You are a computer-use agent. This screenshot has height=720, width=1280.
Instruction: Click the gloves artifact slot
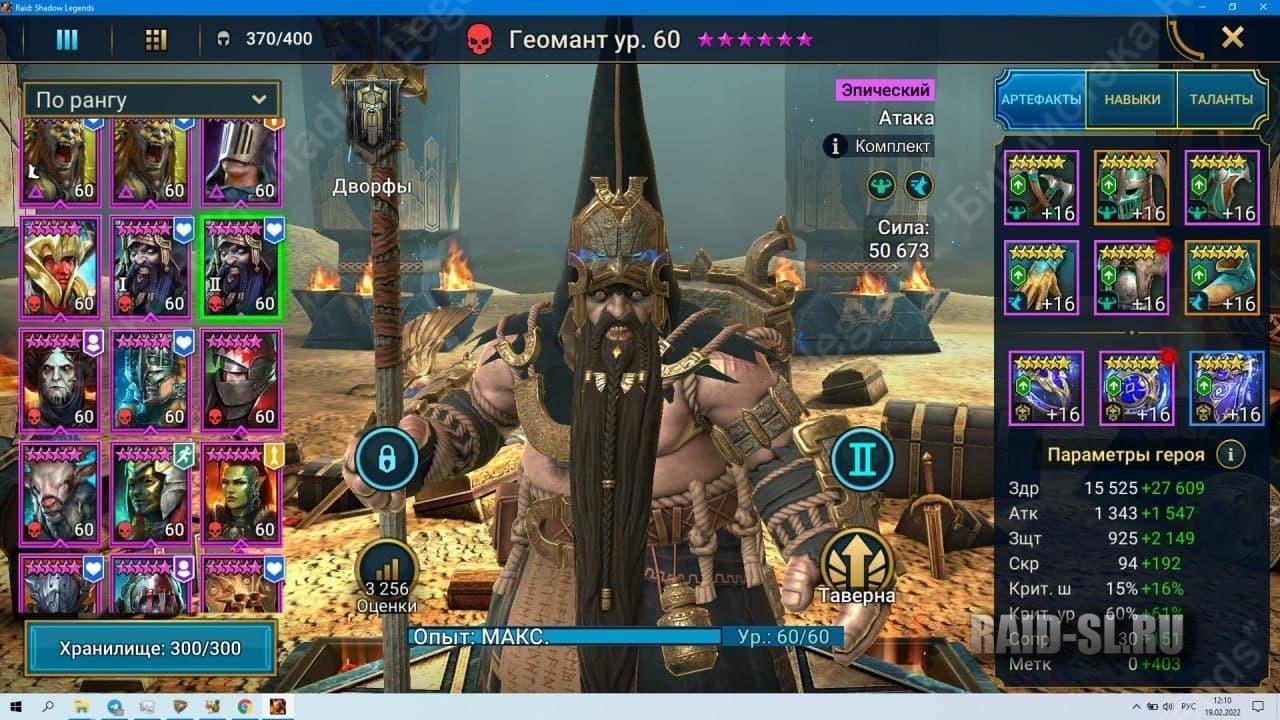click(1041, 277)
